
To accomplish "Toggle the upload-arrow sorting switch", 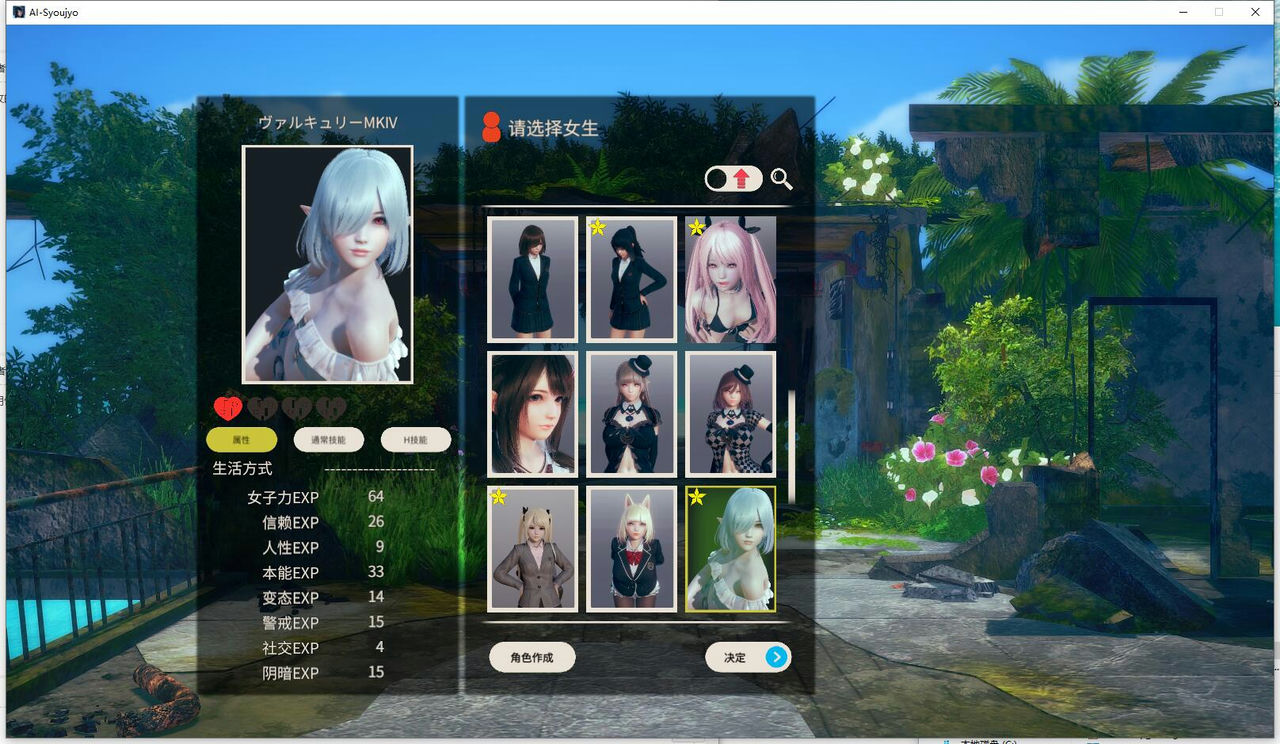I will [736, 179].
